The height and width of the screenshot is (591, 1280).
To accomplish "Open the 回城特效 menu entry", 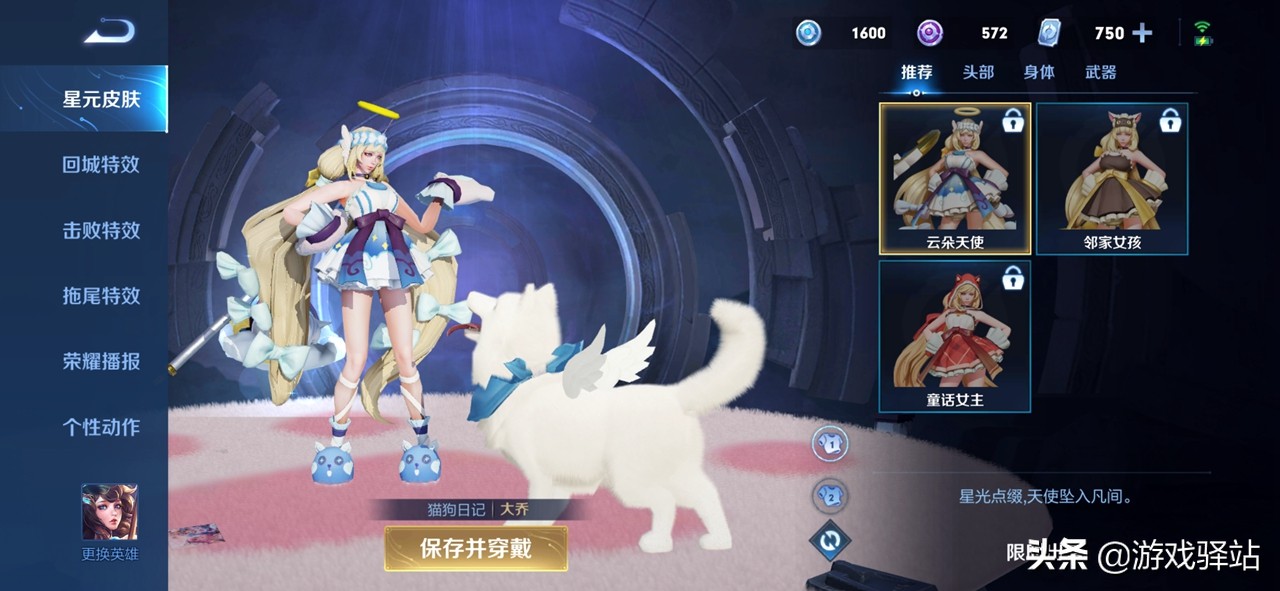I will coord(101,165).
